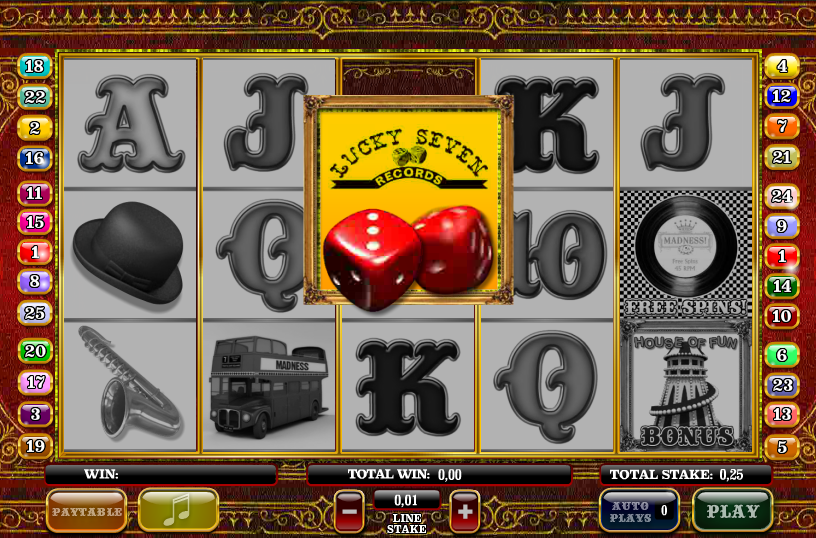Image resolution: width=816 pixels, height=538 pixels.
Task: Open the Paytable
Action: [x=86, y=510]
